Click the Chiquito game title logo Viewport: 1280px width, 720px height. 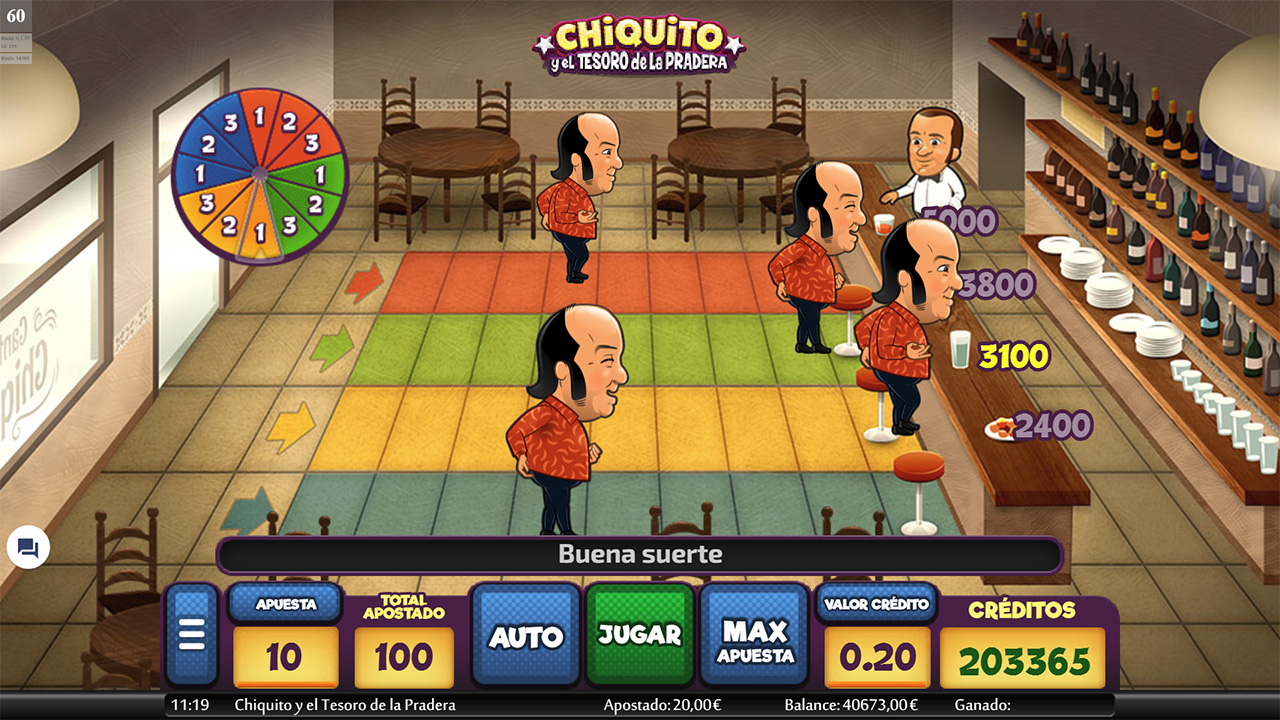(x=630, y=45)
